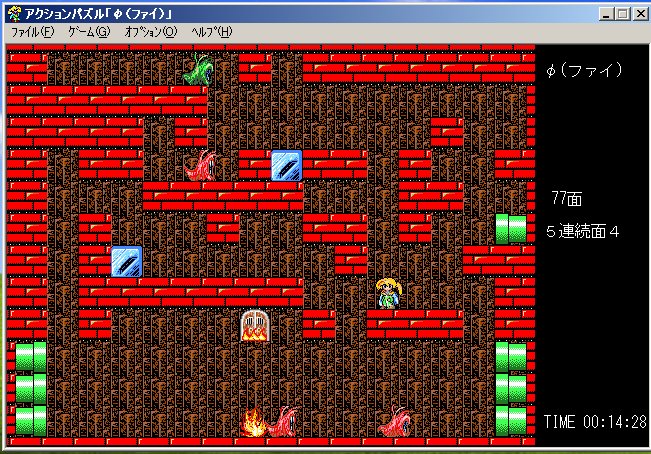The image size is (651, 454).
Task: Open the ファイル(F) menu
Action: pos(32,32)
